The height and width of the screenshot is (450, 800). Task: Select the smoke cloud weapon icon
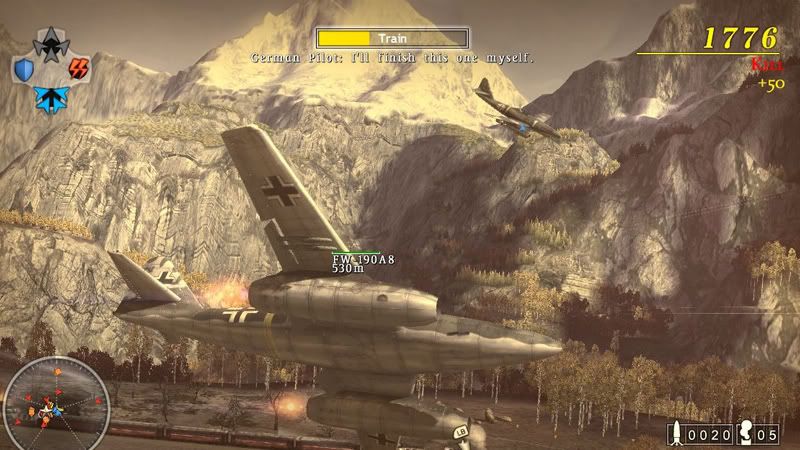click(745, 435)
